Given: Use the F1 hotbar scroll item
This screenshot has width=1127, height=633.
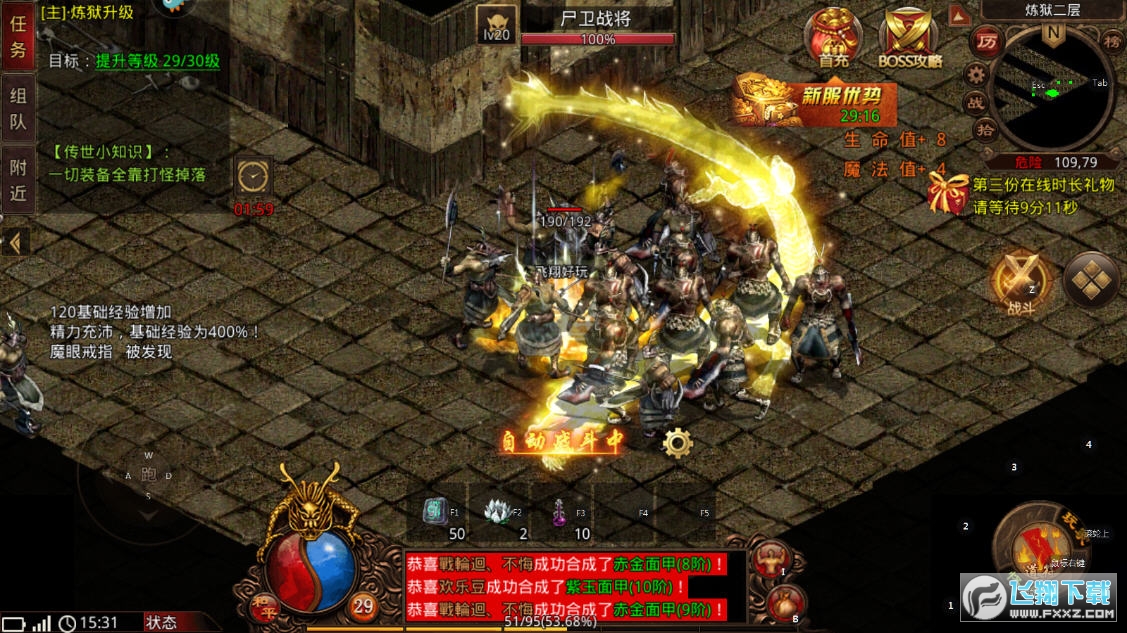Looking at the screenshot, I should [435, 513].
